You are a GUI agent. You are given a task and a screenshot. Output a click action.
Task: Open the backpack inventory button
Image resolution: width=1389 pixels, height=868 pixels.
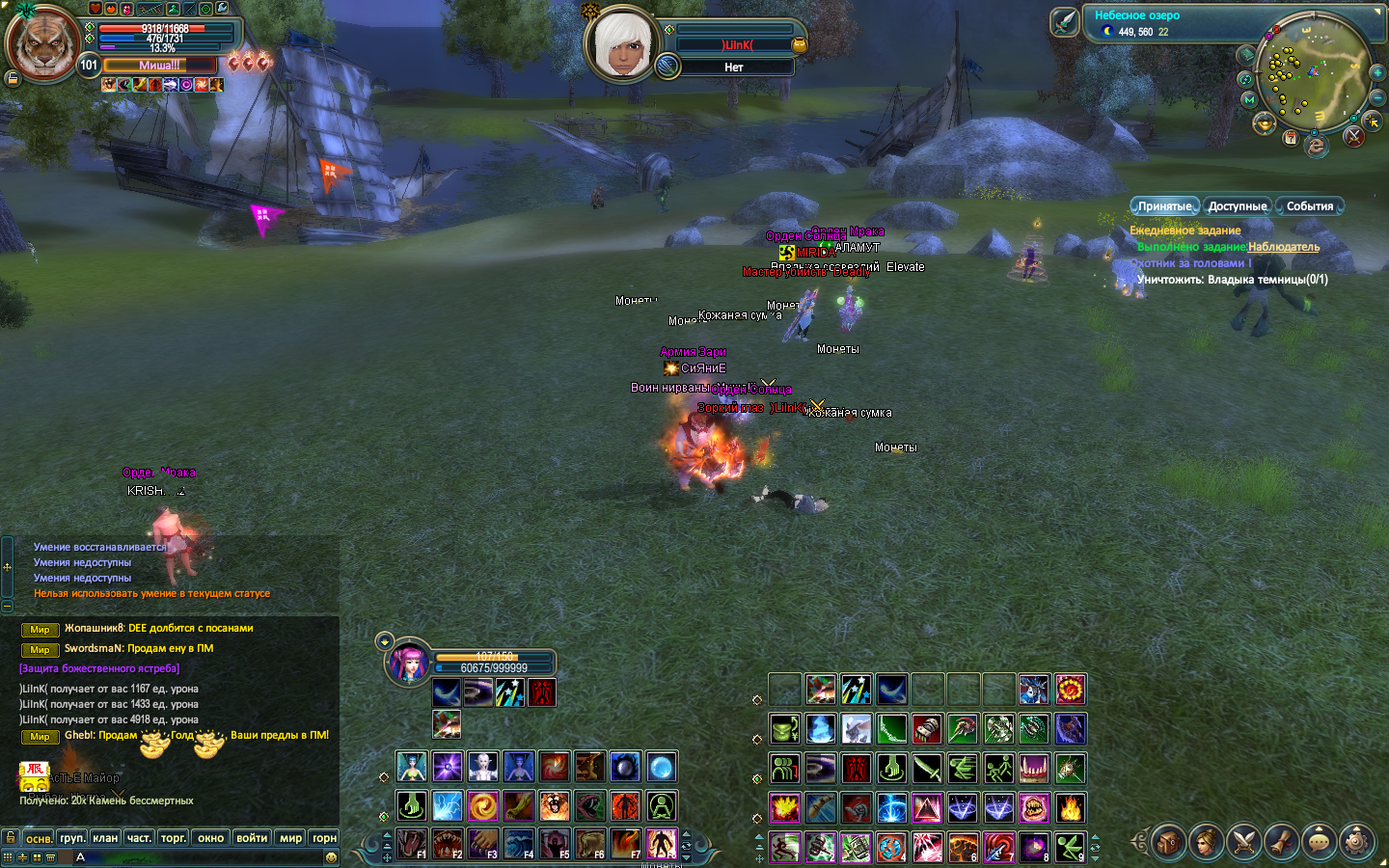click(x=1168, y=842)
